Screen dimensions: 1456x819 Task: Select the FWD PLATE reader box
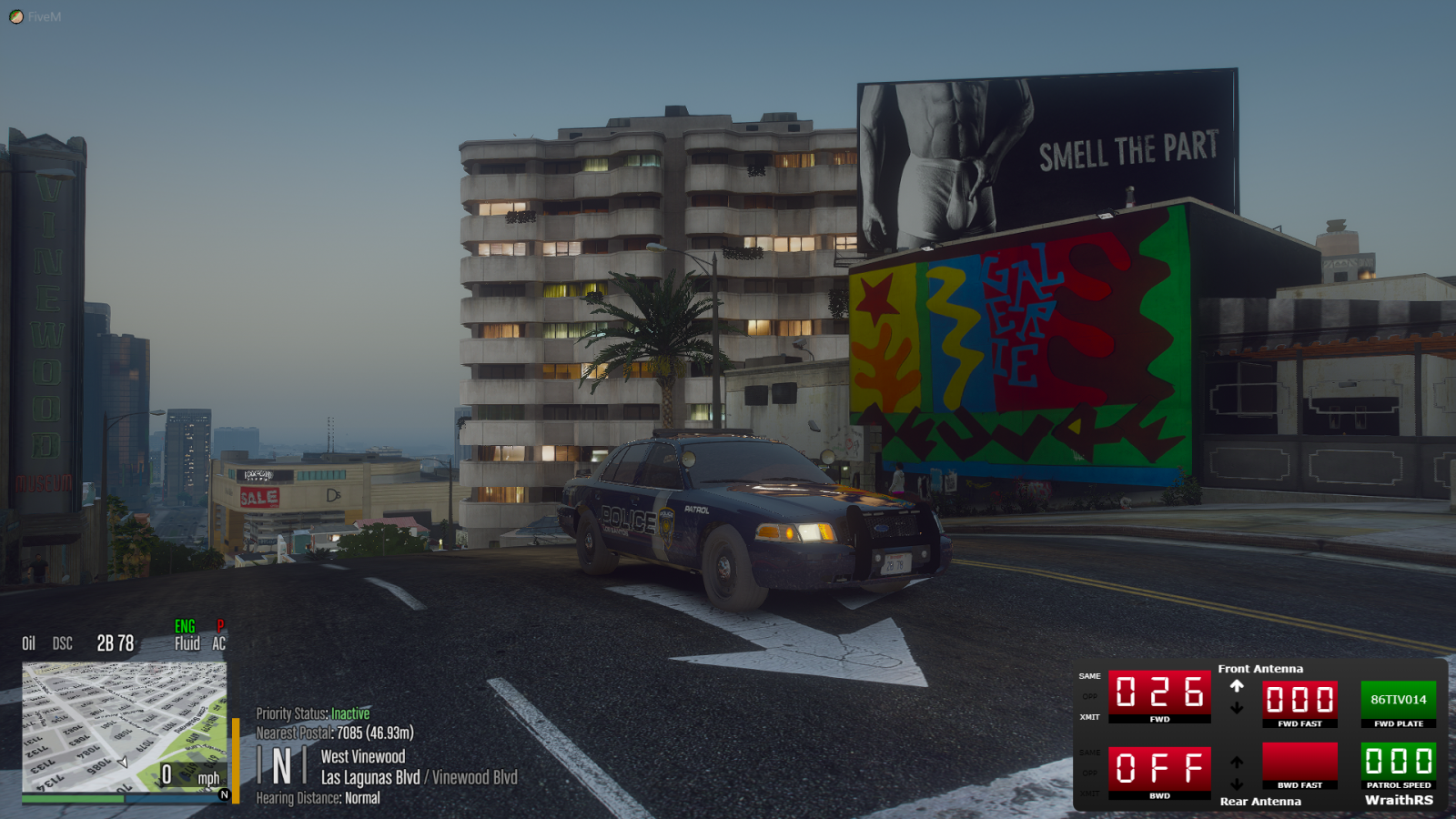tap(1398, 700)
